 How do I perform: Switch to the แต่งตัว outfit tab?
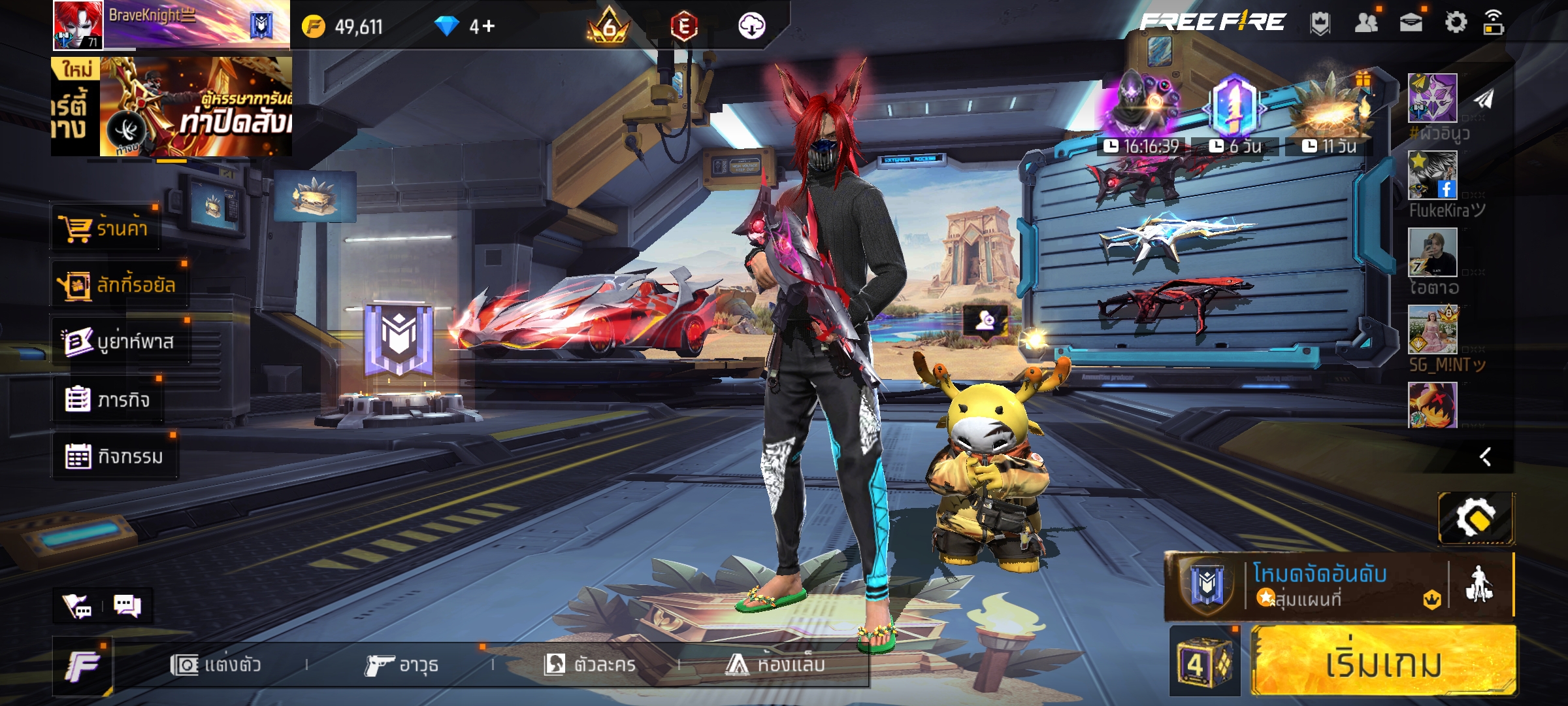tap(216, 665)
